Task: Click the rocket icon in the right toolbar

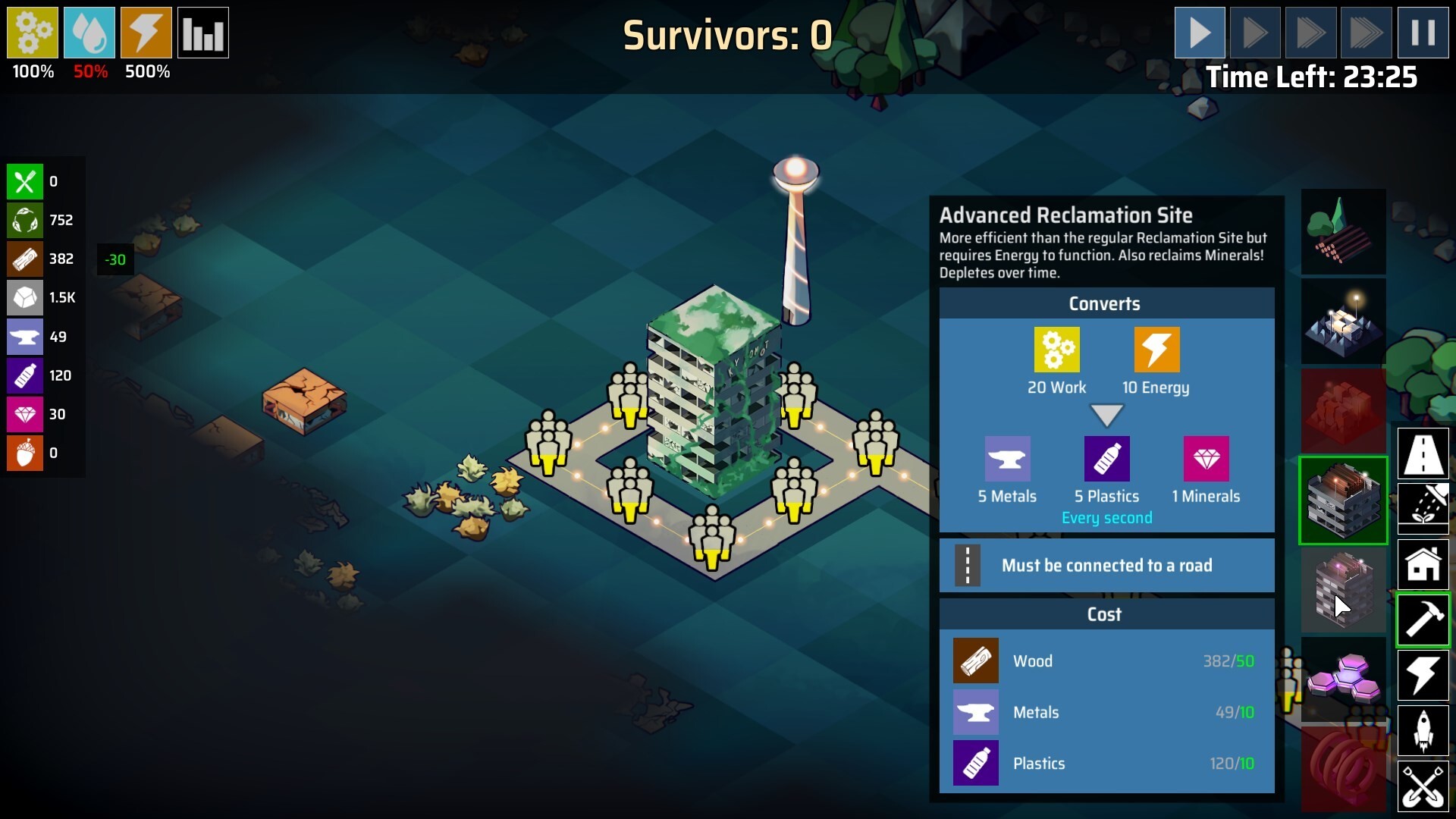Action: (x=1423, y=730)
